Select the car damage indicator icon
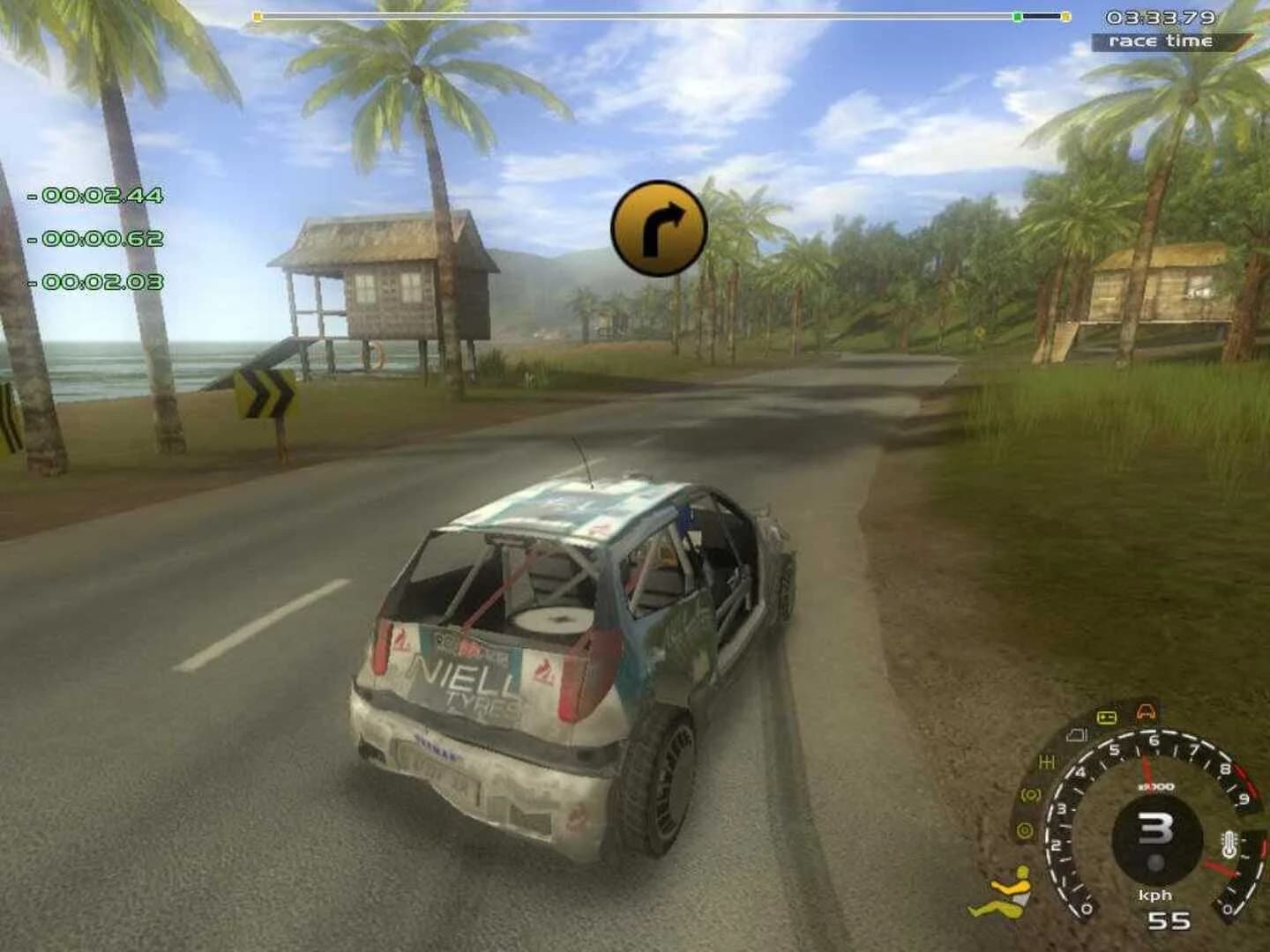The image size is (1270, 952). pos(1146,711)
